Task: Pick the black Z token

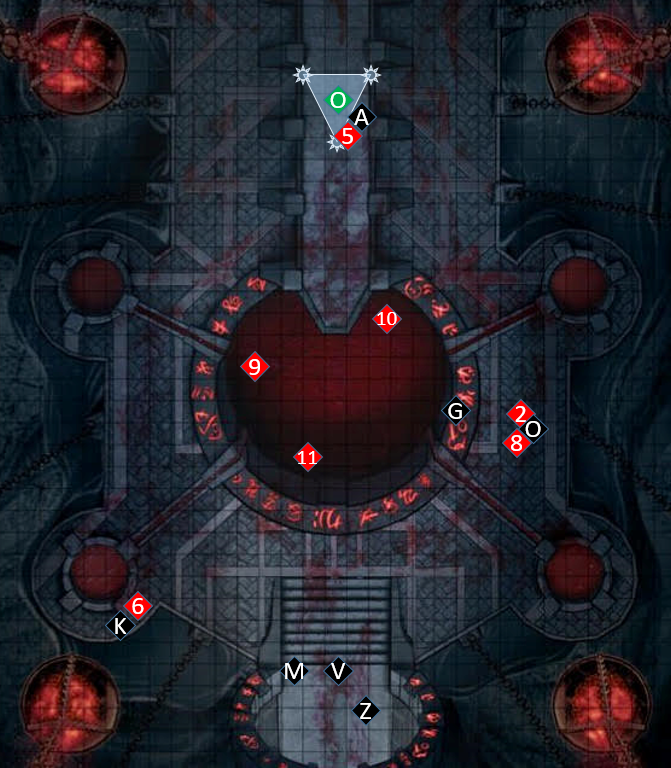Action: 366,711
